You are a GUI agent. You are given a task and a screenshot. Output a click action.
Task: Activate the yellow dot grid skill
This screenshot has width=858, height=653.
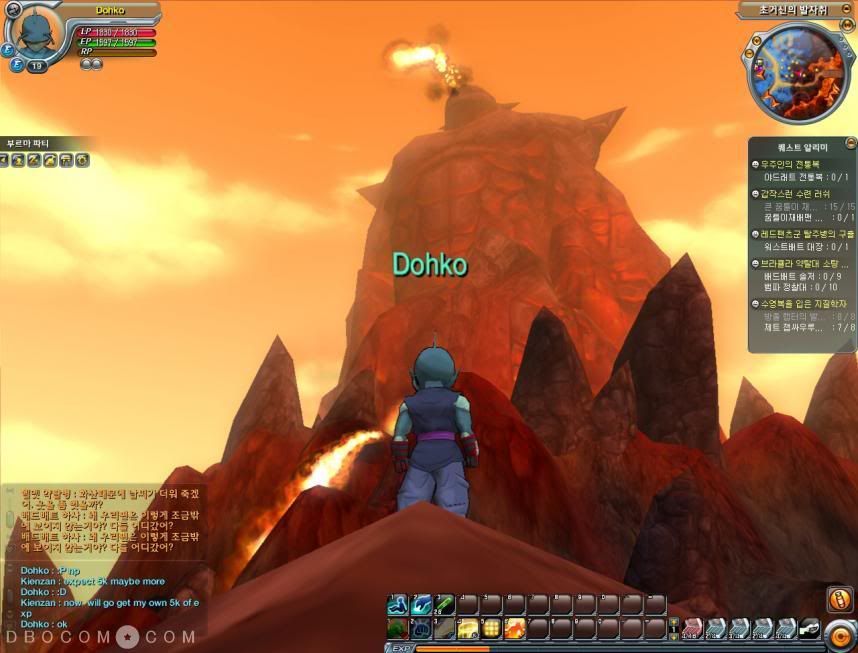[491, 628]
